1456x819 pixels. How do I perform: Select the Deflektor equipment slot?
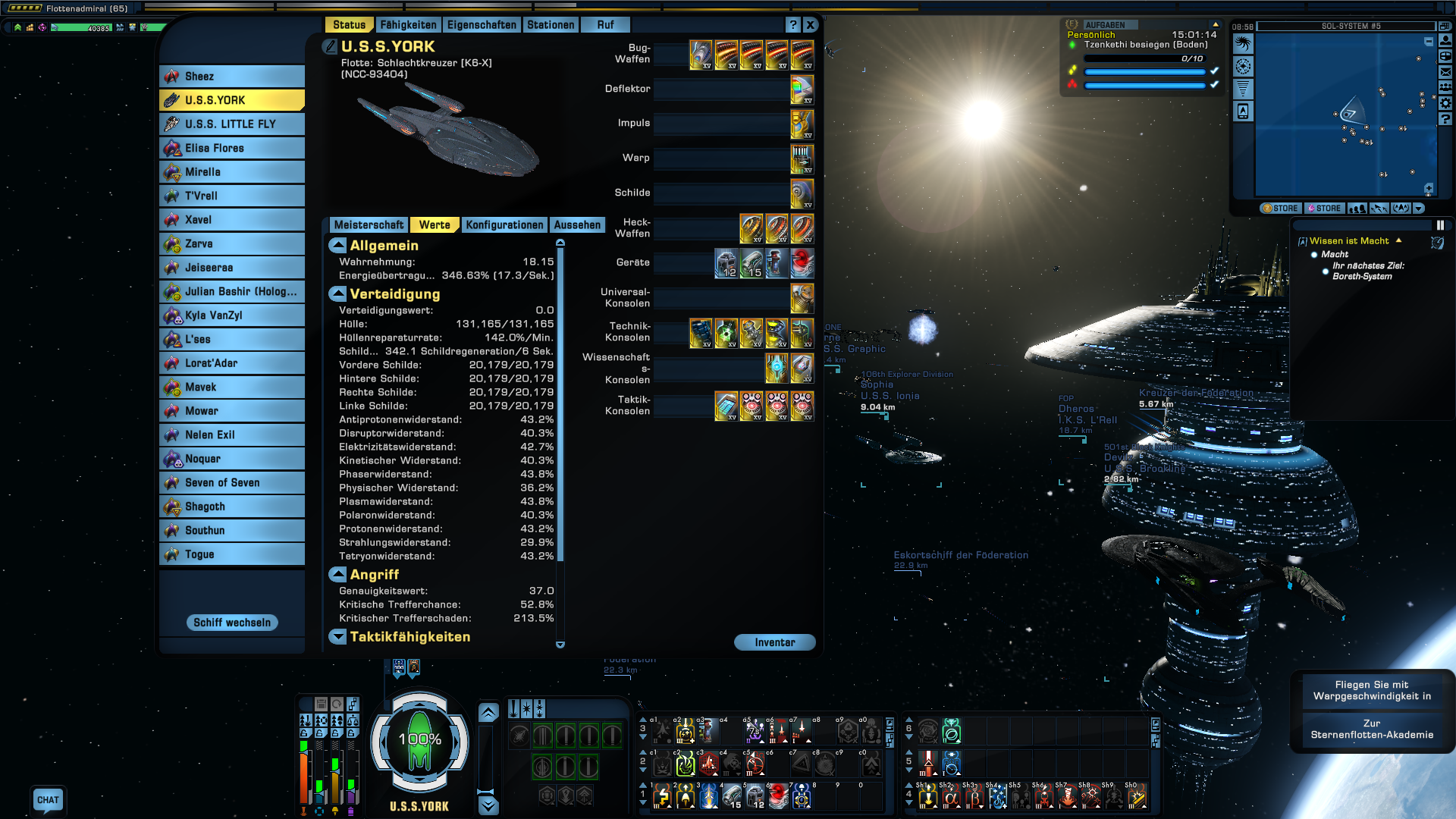[x=802, y=89]
